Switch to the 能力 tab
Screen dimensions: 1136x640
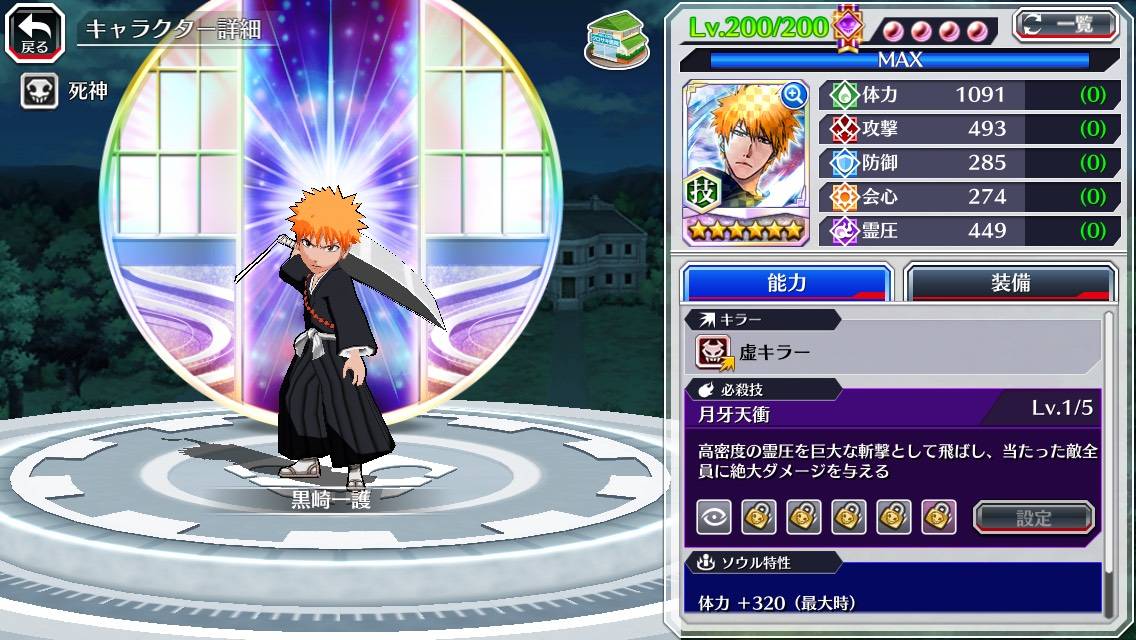click(786, 283)
